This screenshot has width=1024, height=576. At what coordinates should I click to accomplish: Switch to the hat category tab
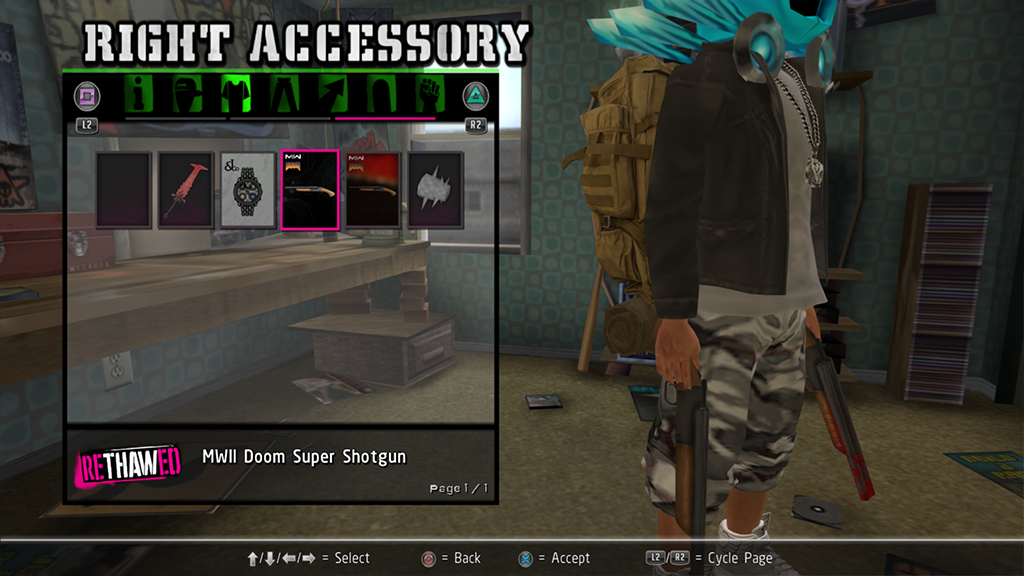tap(188, 96)
